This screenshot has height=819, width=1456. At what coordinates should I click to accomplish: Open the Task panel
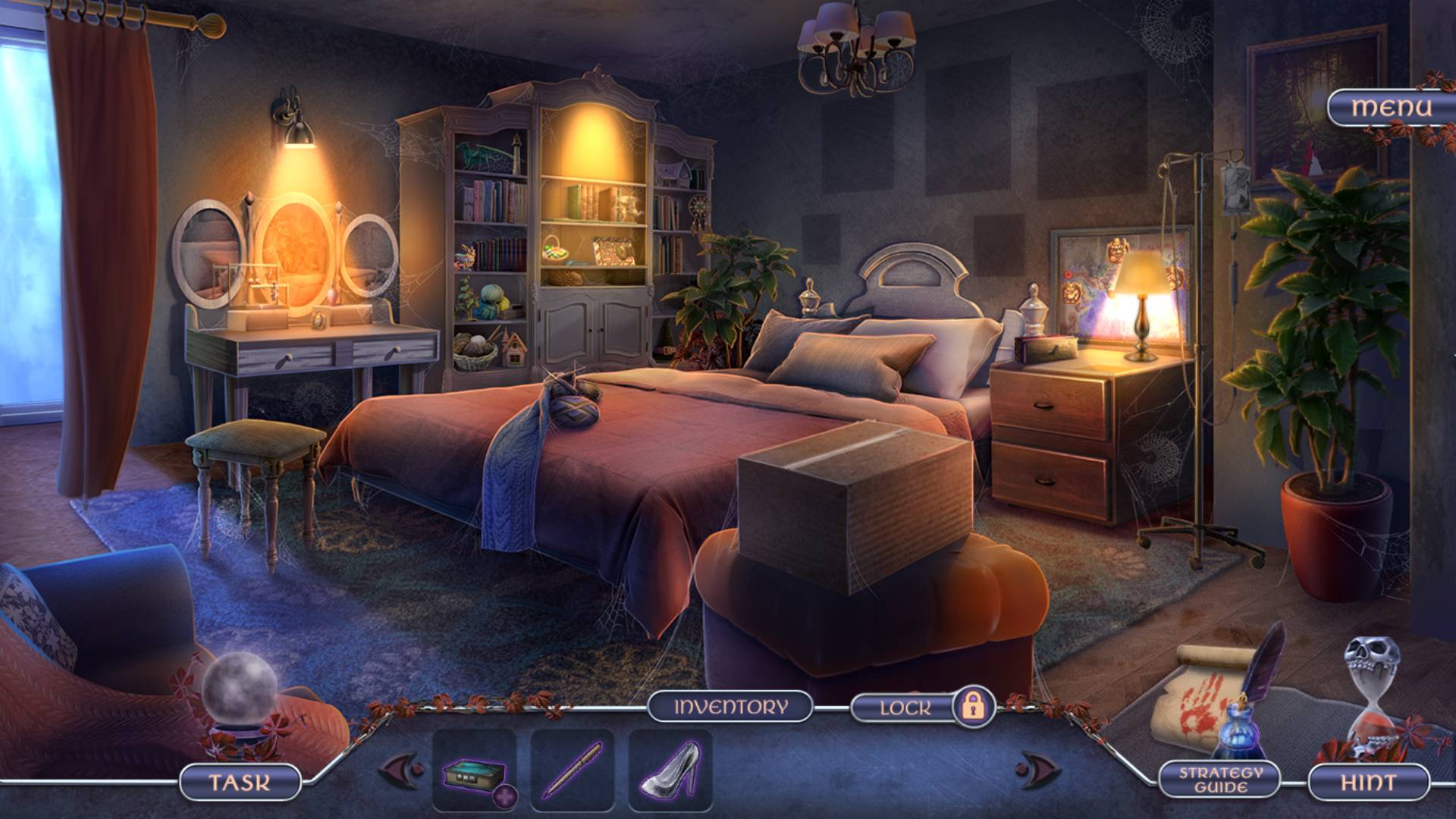(240, 783)
